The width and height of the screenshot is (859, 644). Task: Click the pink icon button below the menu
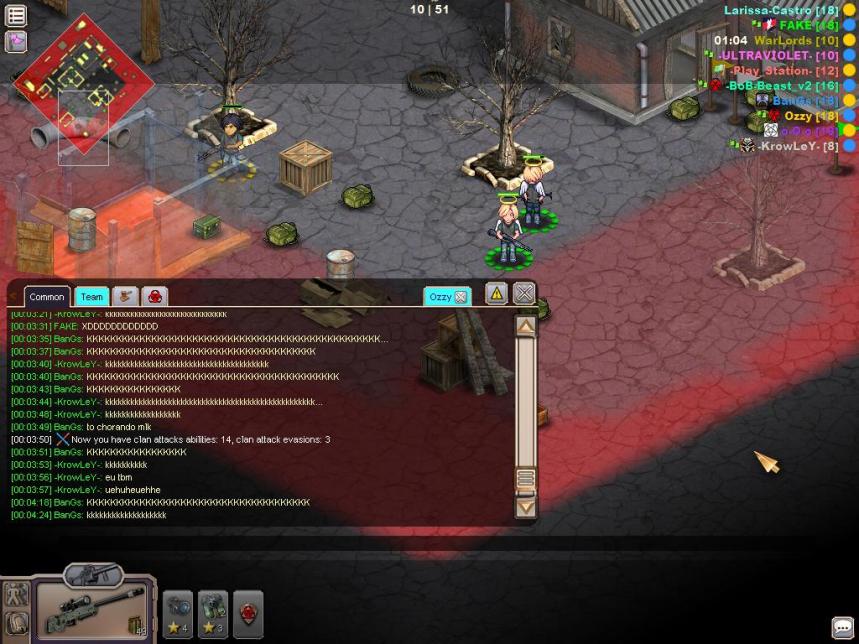[16, 42]
